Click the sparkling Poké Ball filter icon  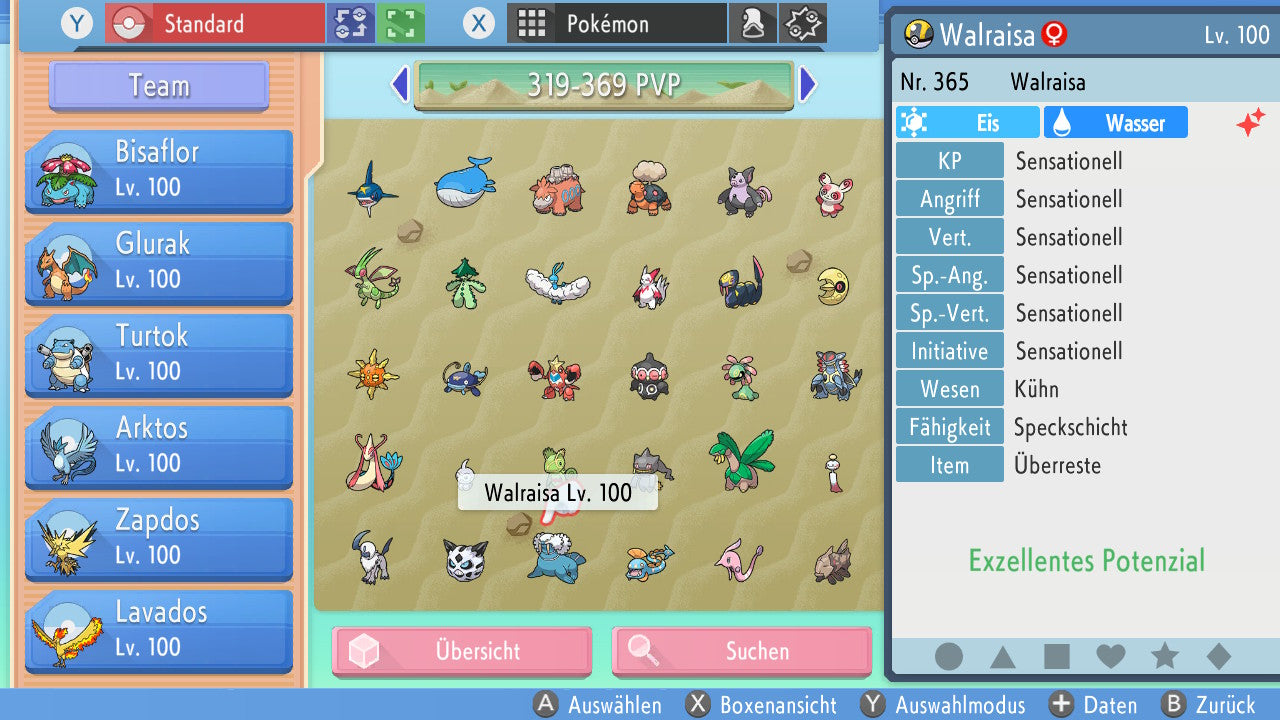(803, 22)
